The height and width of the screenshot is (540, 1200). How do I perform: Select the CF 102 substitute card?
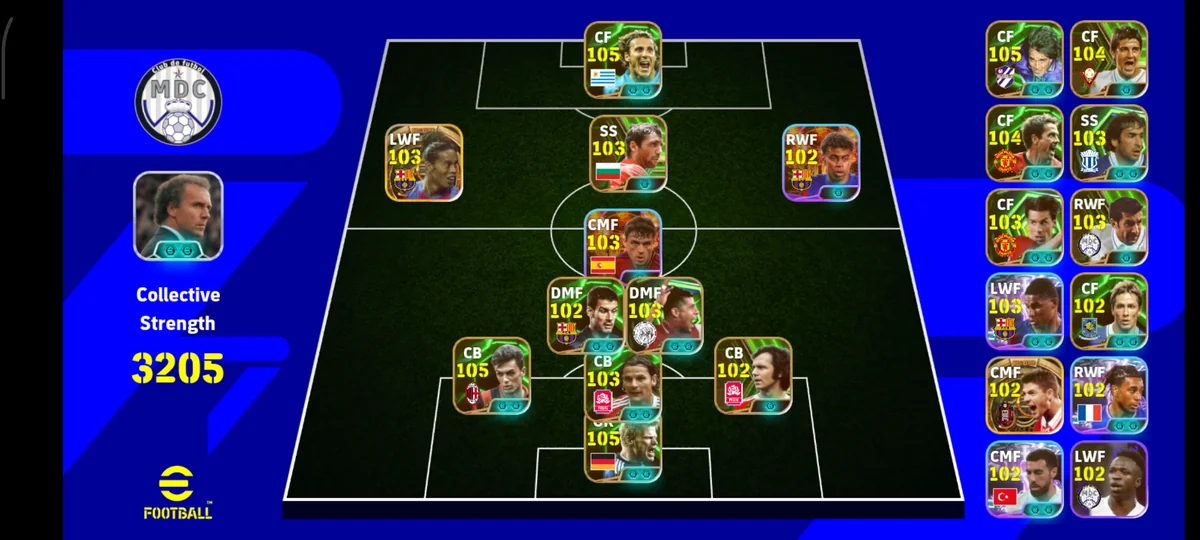[x=1109, y=311]
